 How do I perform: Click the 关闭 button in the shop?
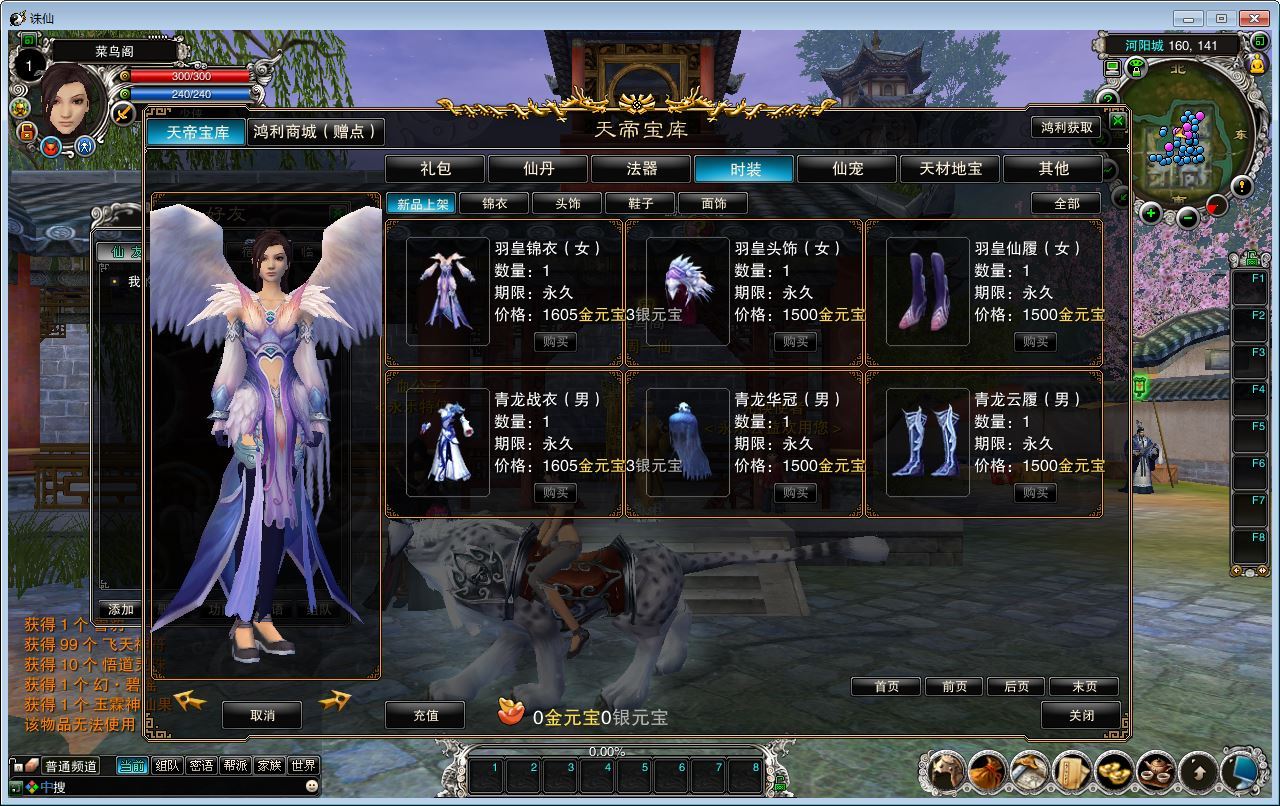[1081, 716]
